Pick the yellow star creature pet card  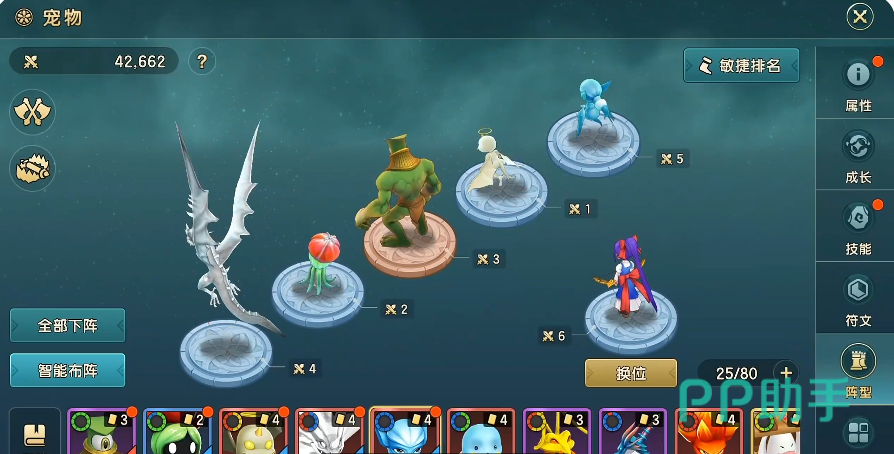[557, 432]
